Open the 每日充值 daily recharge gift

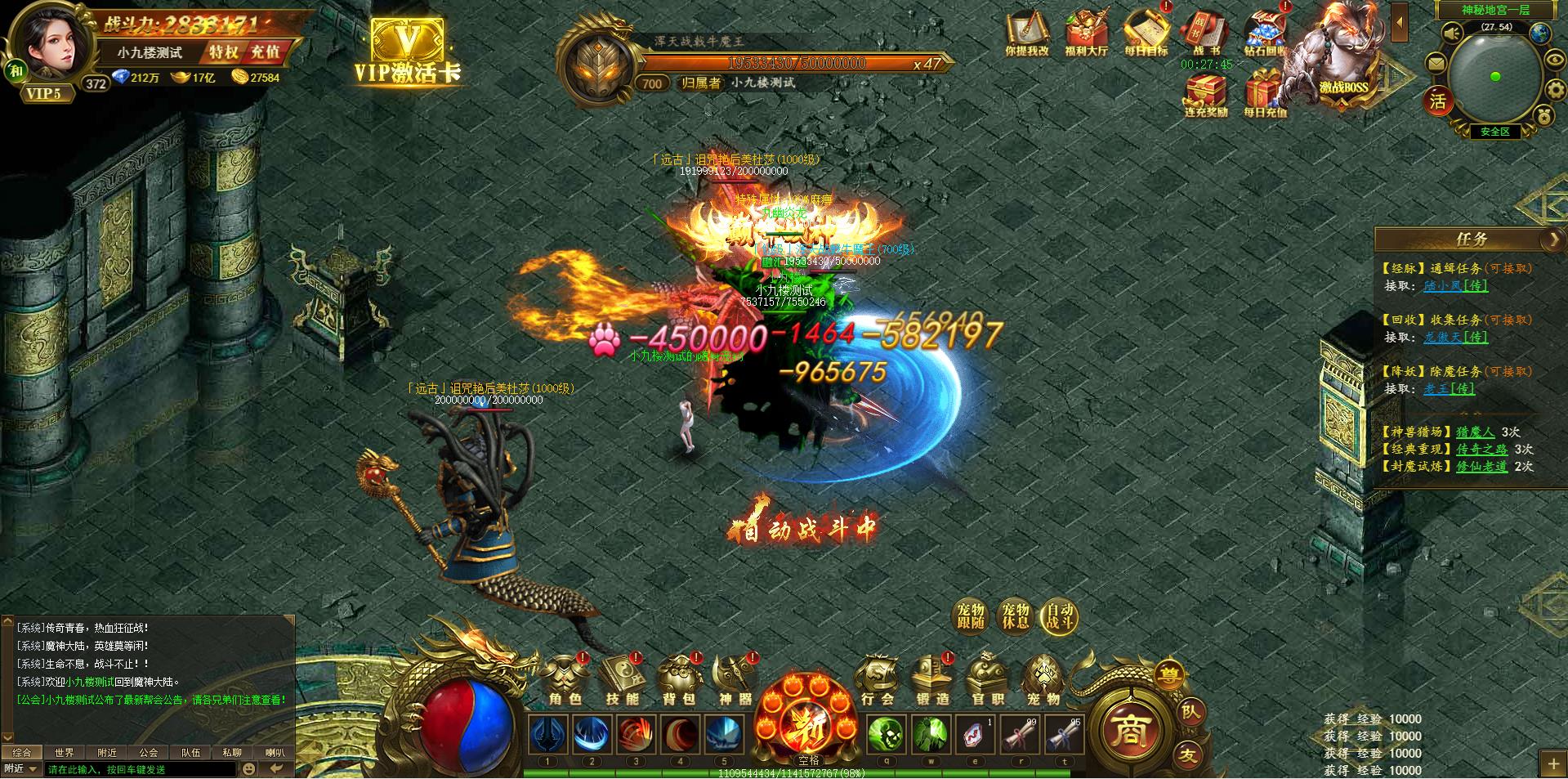[x=1264, y=94]
